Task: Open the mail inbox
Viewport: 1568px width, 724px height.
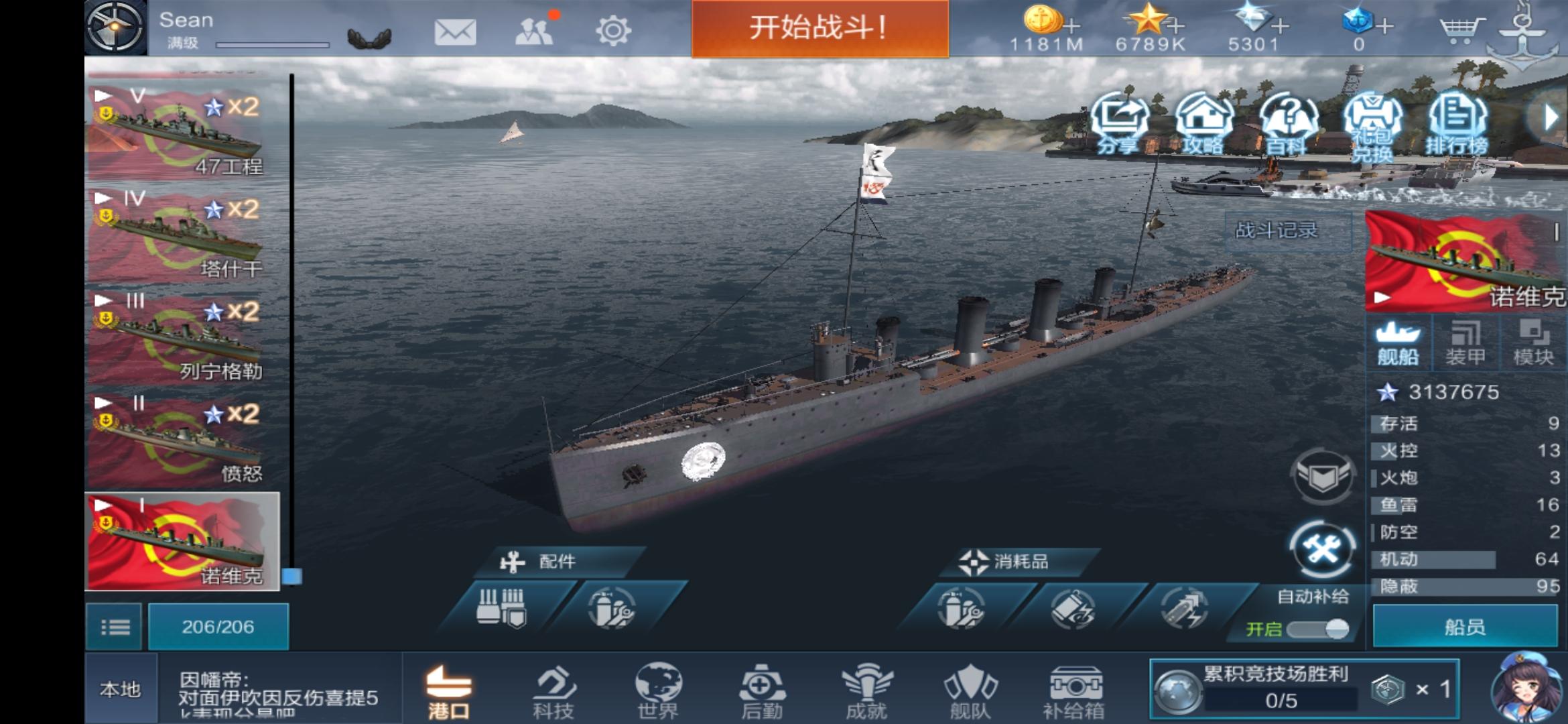Action: (x=456, y=30)
